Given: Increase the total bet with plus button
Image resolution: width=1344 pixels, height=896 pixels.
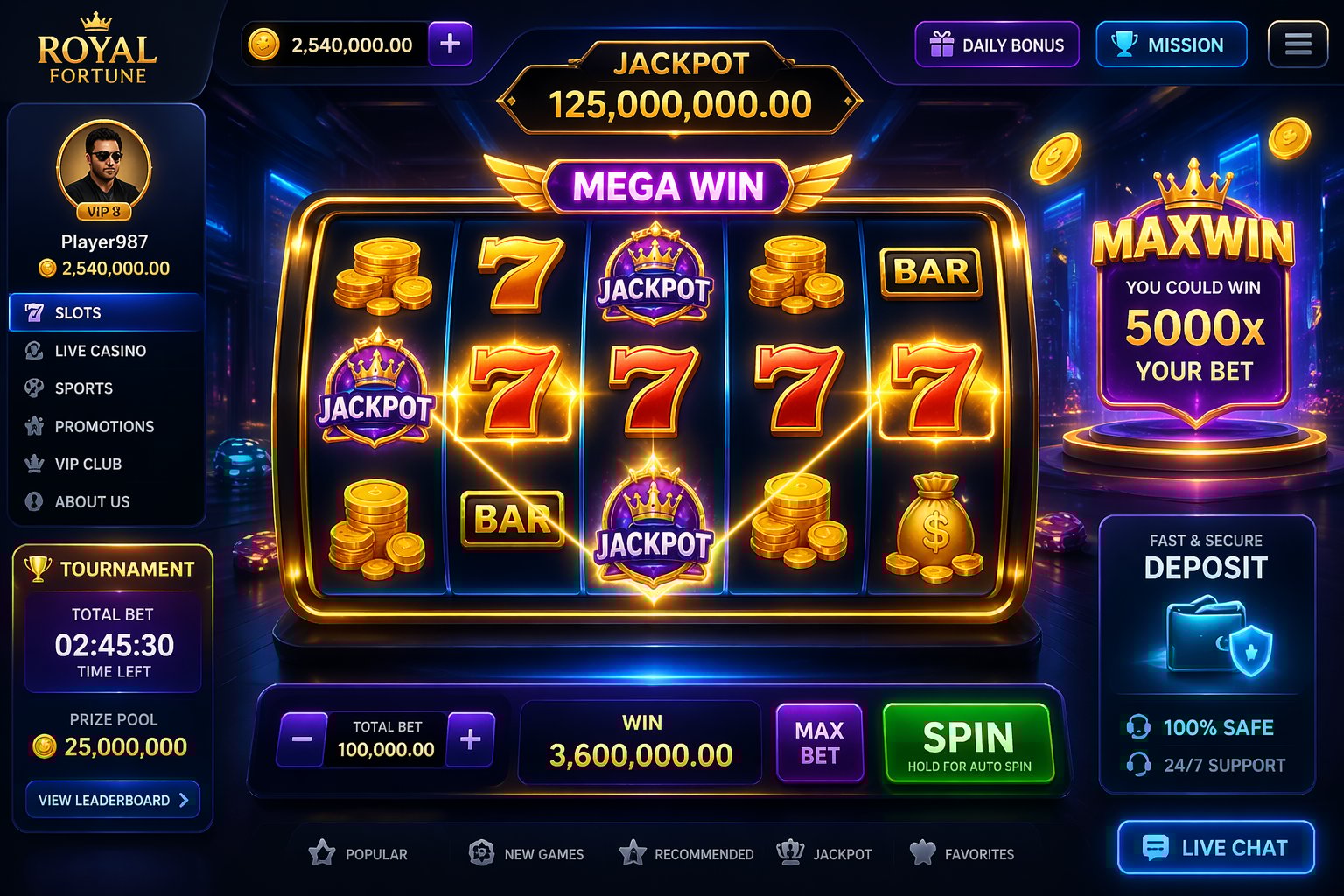Looking at the screenshot, I should 471,739.
